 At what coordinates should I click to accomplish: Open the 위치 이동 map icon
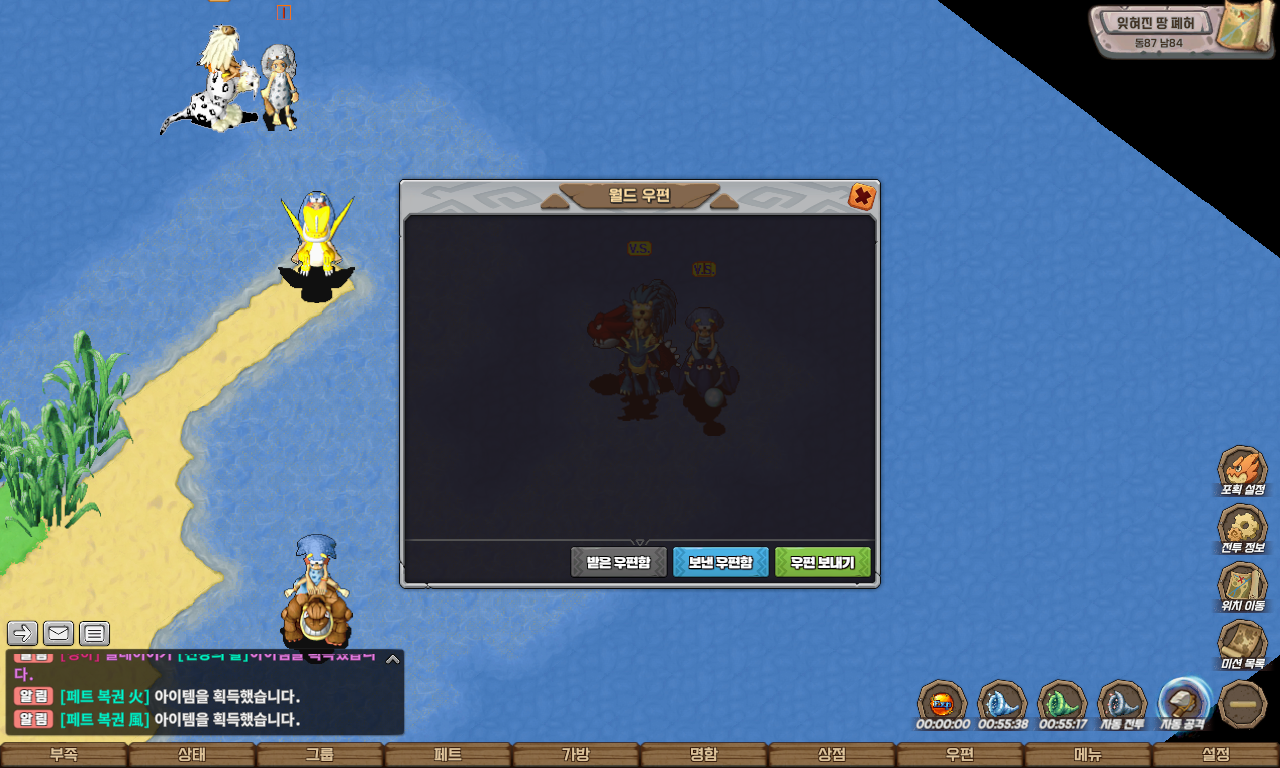click(x=1242, y=586)
